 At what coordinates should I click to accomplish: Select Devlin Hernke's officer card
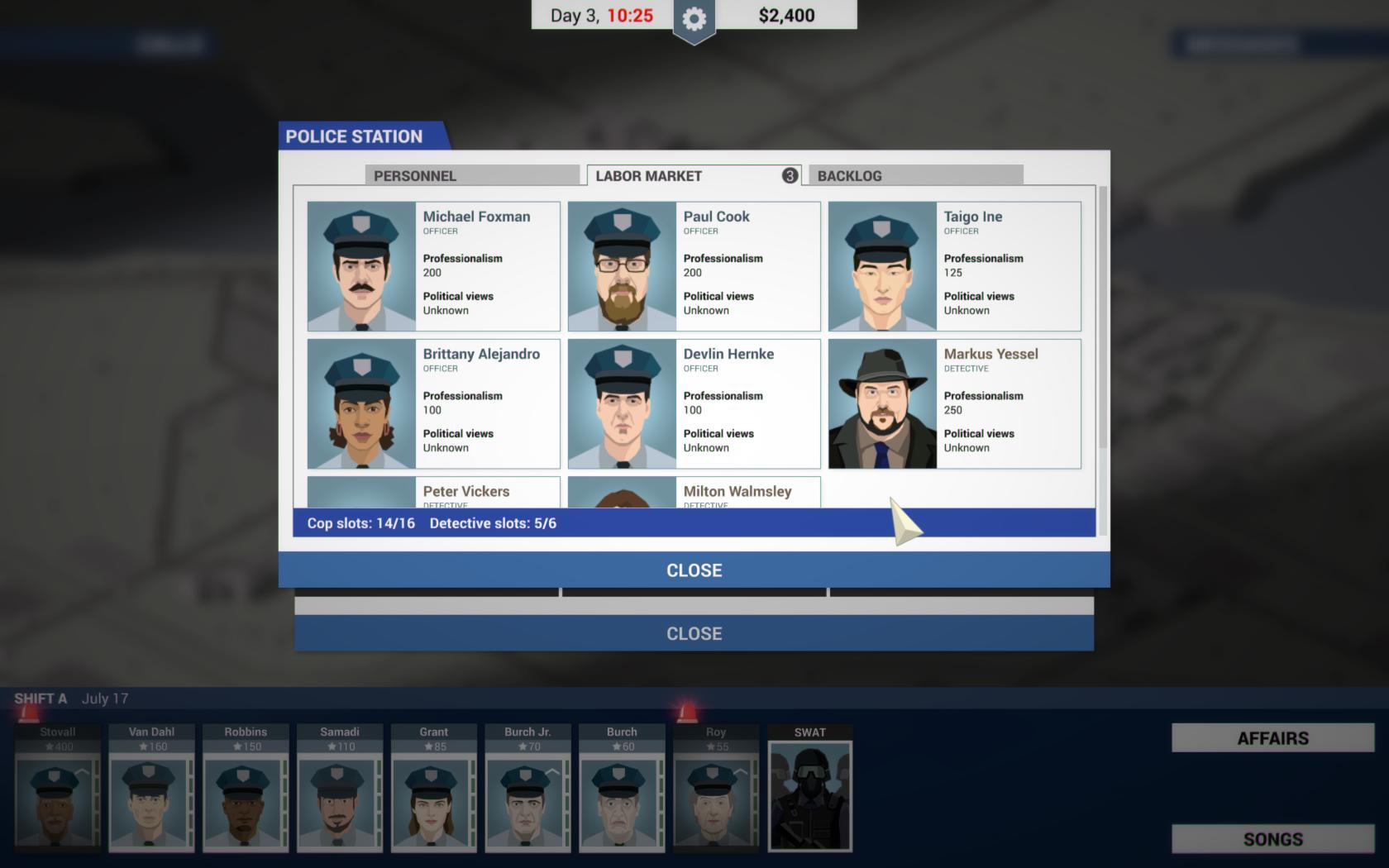694,403
